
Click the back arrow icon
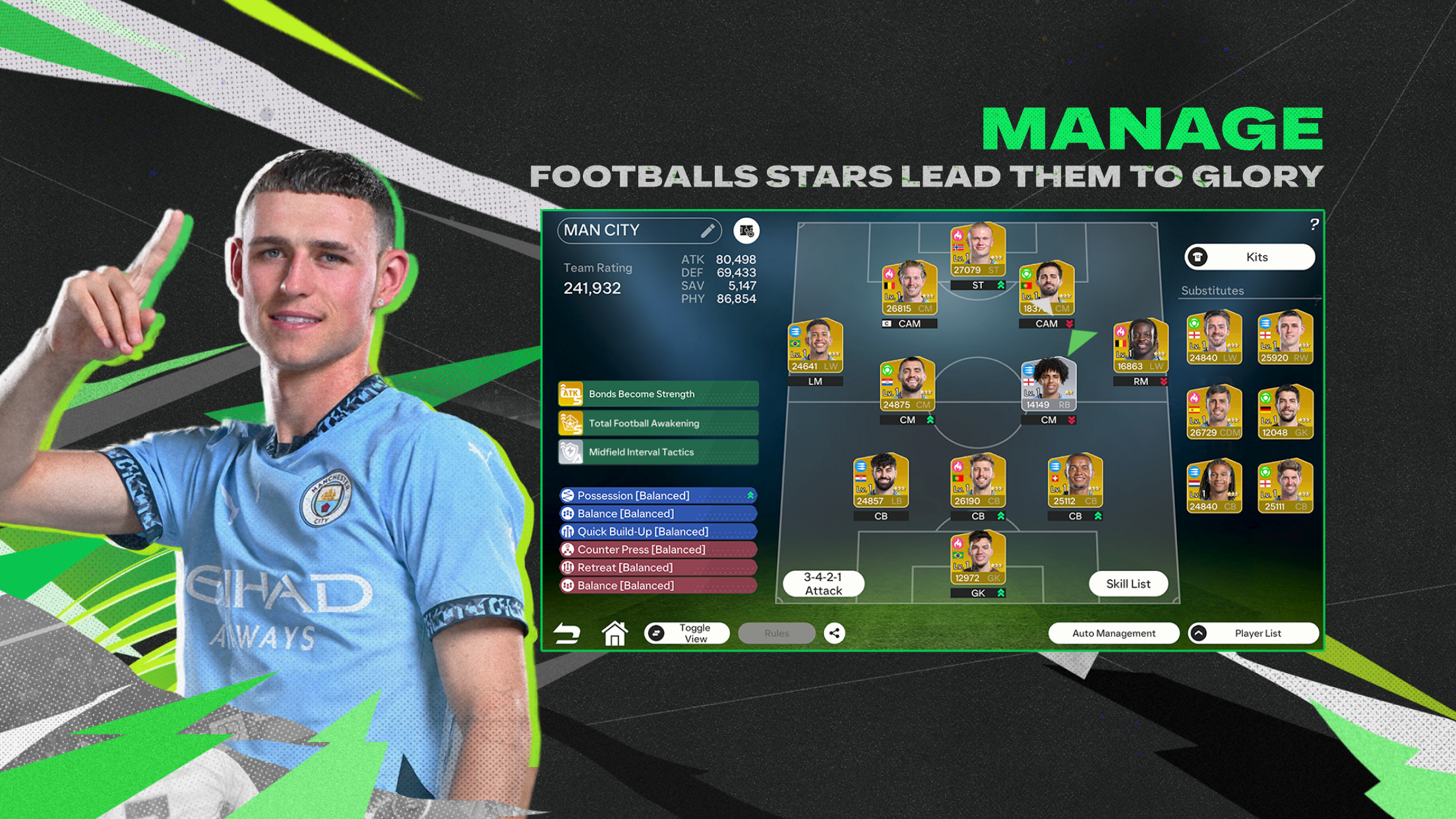568,632
